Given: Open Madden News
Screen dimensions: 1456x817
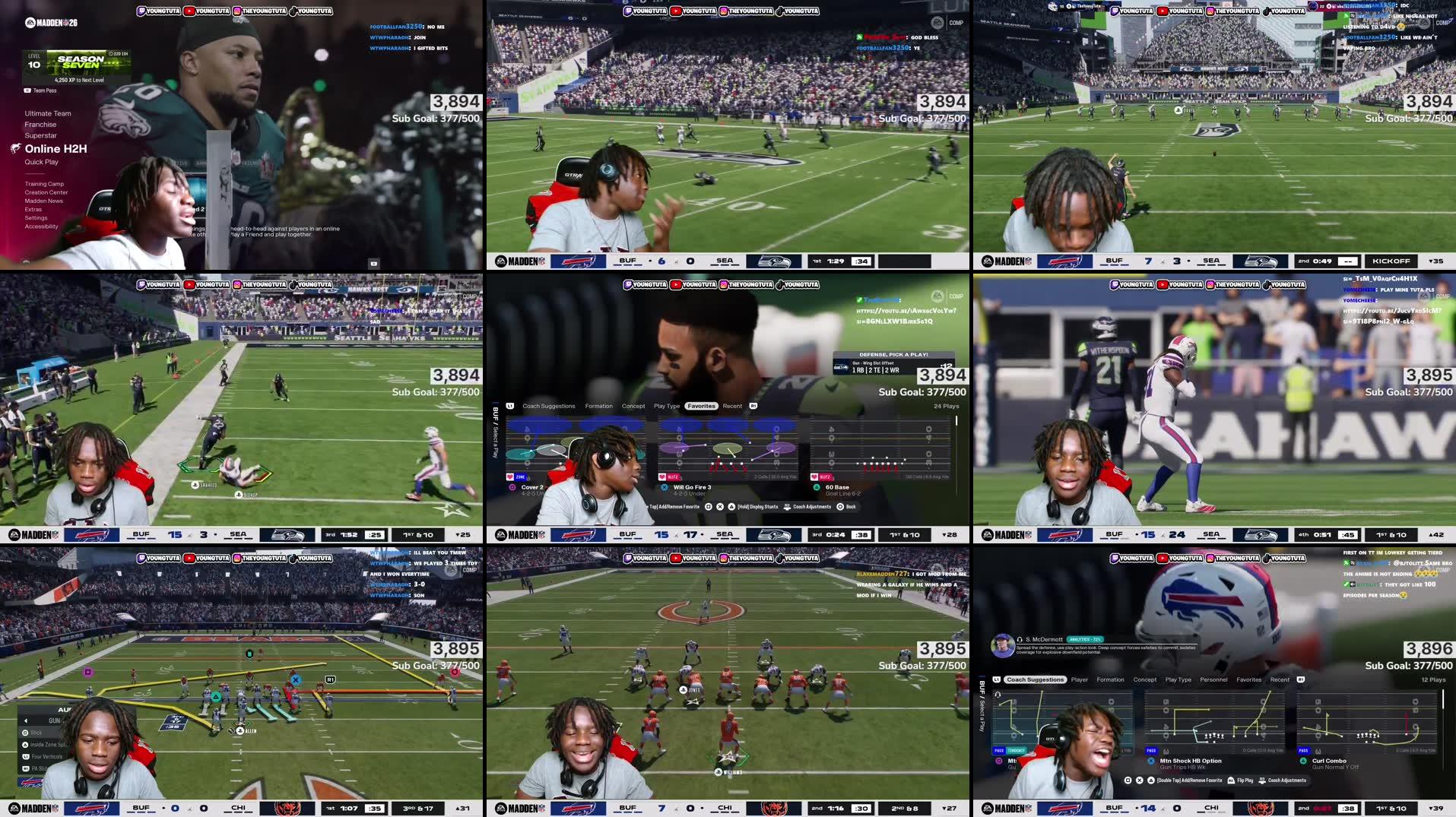Looking at the screenshot, I should click(43, 201).
